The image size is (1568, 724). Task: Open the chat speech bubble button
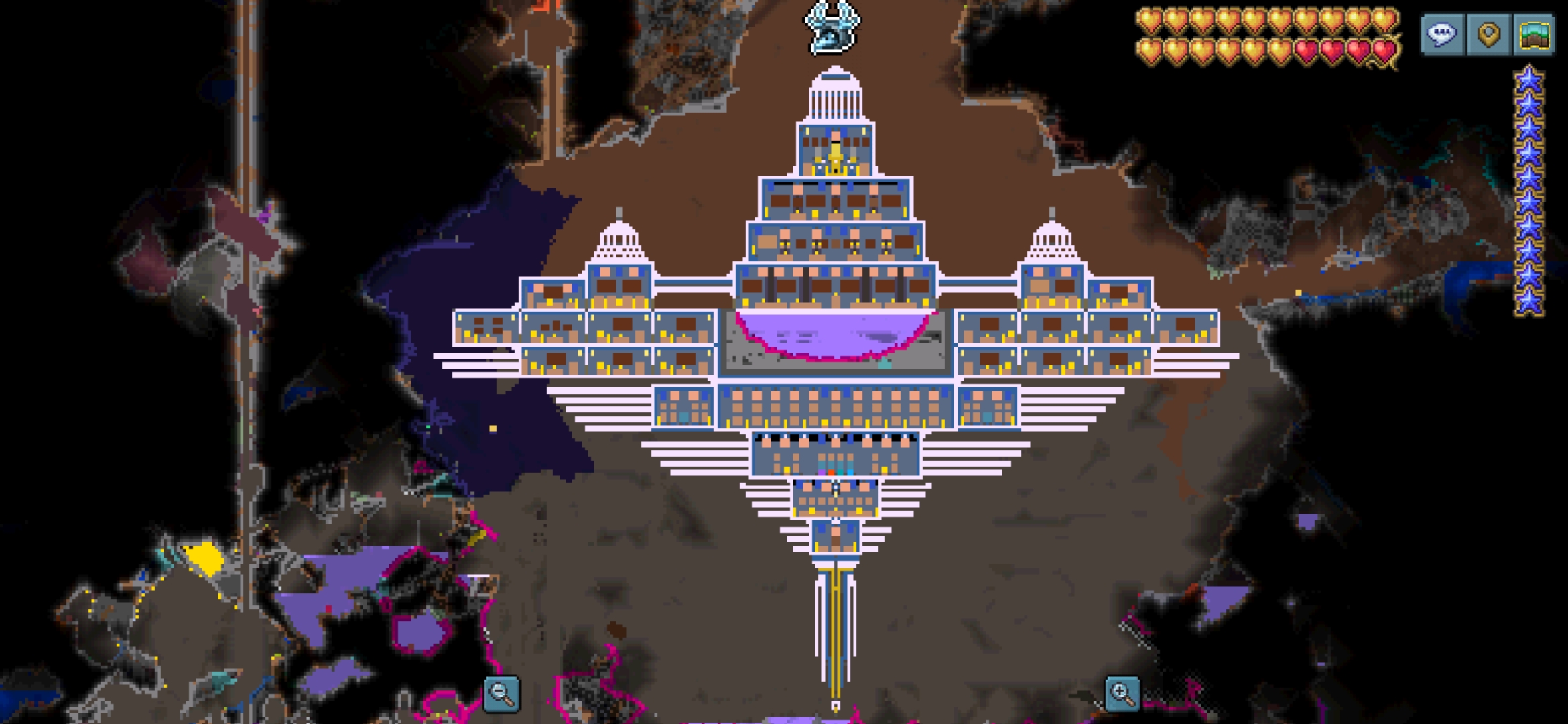pyautogui.click(x=1443, y=34)
